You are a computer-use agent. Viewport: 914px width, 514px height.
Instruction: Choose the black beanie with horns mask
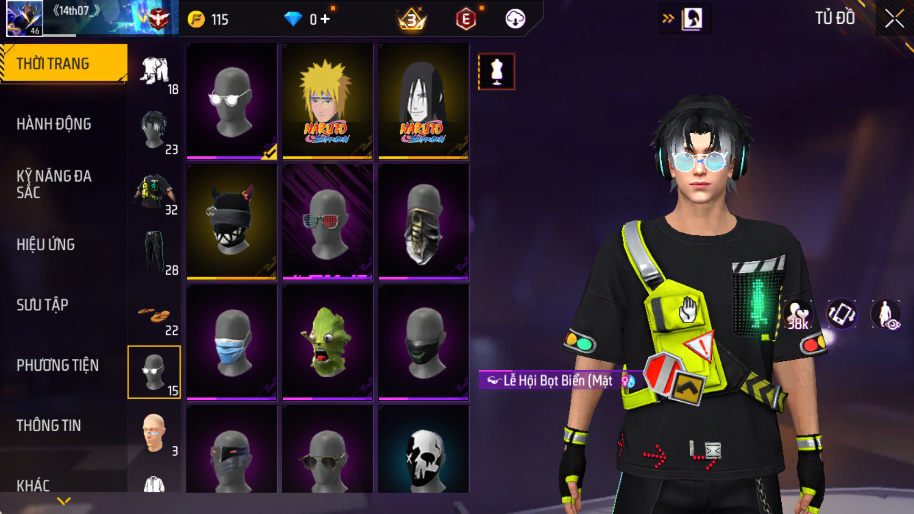(x=231, y=221)
